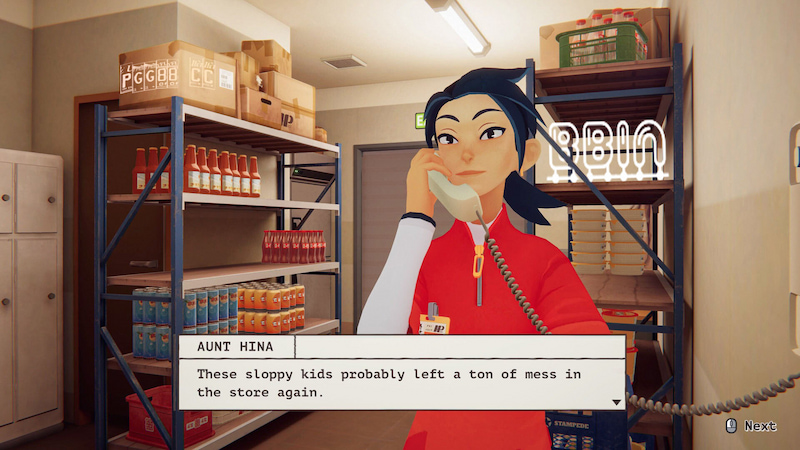Viewport: 800px width, 450px height.
Task: Click Aunt Hina's dialogue text box
Action: tap(400, 383)
